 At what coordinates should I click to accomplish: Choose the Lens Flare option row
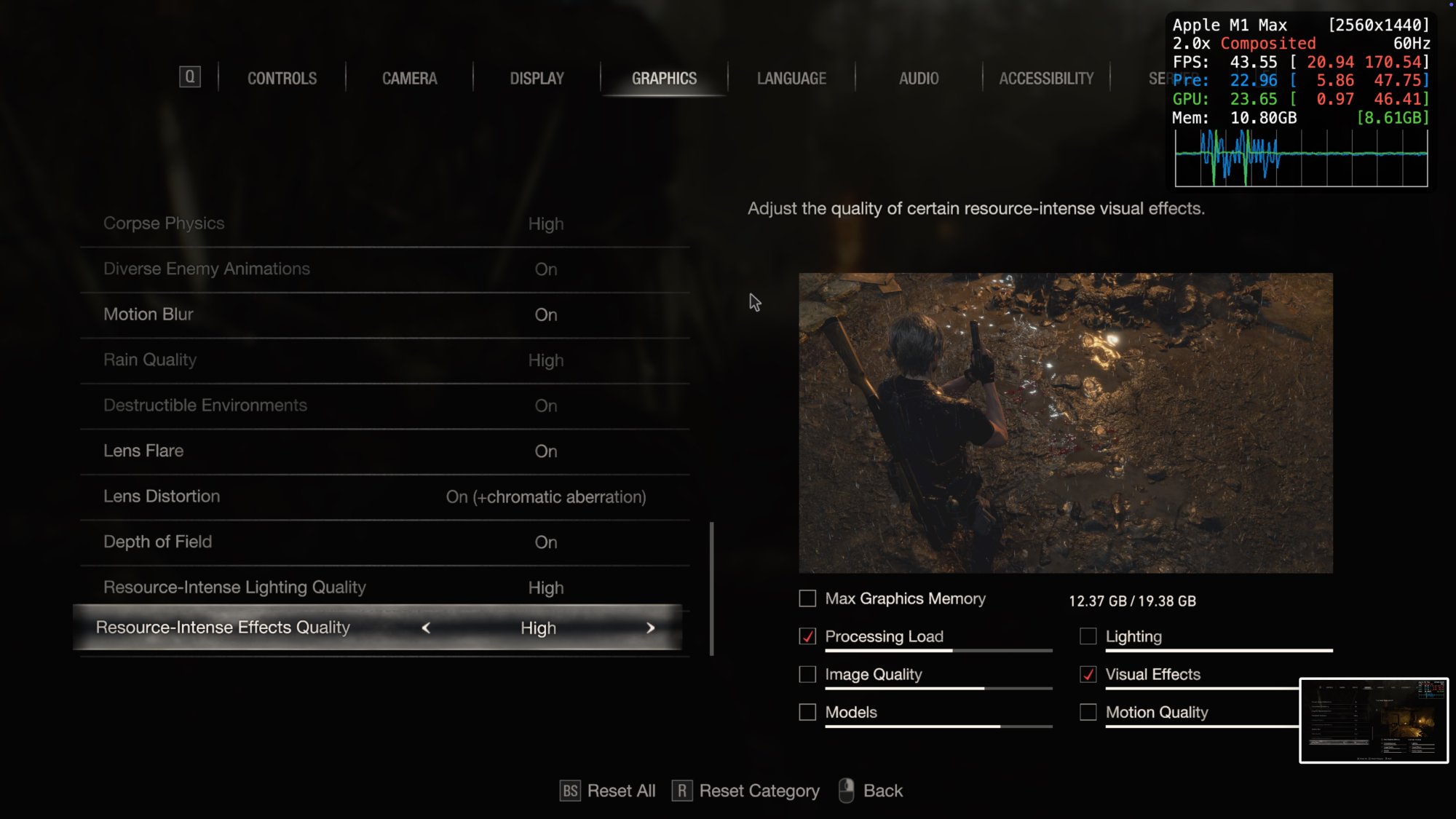384,451
